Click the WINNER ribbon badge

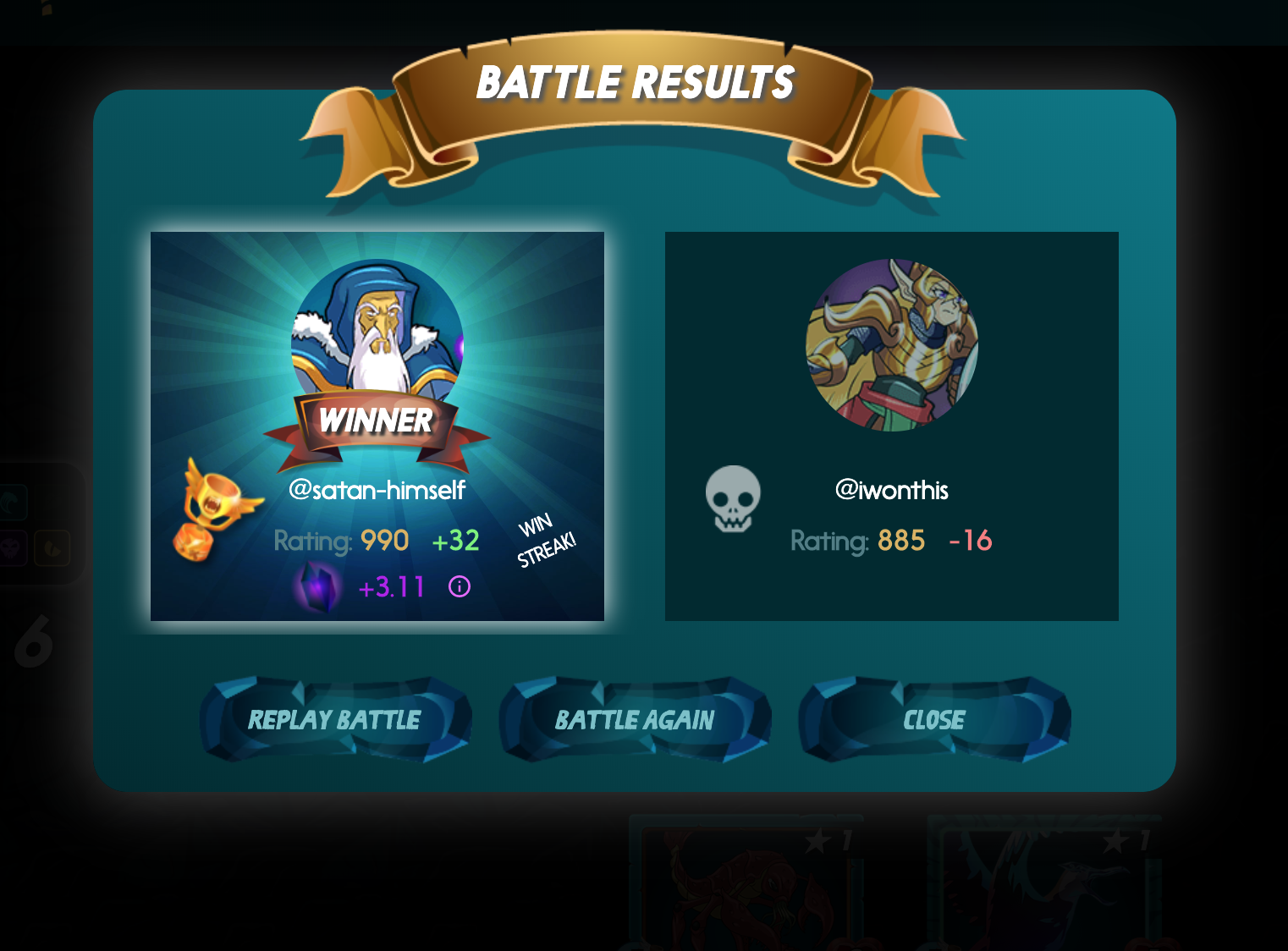376,421
